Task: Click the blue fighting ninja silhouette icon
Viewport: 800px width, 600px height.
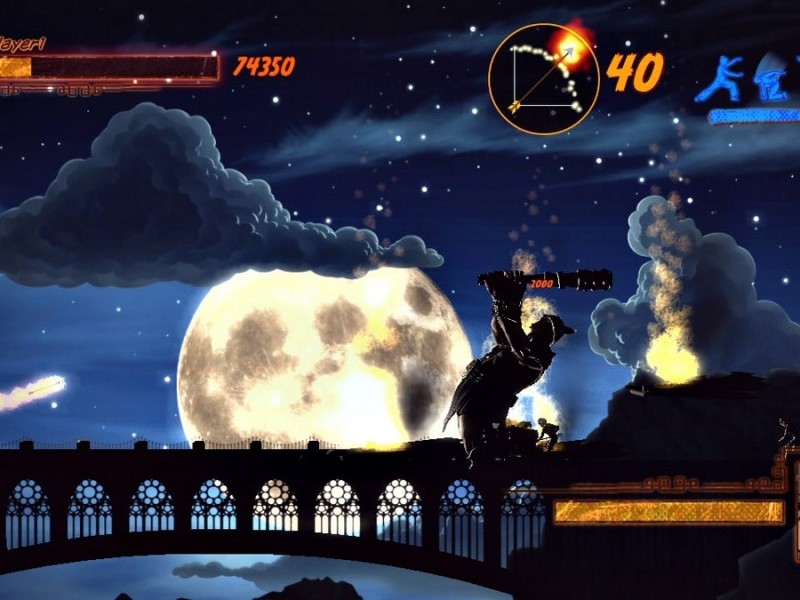Action: pyautogui.click(x=720, y=79)
